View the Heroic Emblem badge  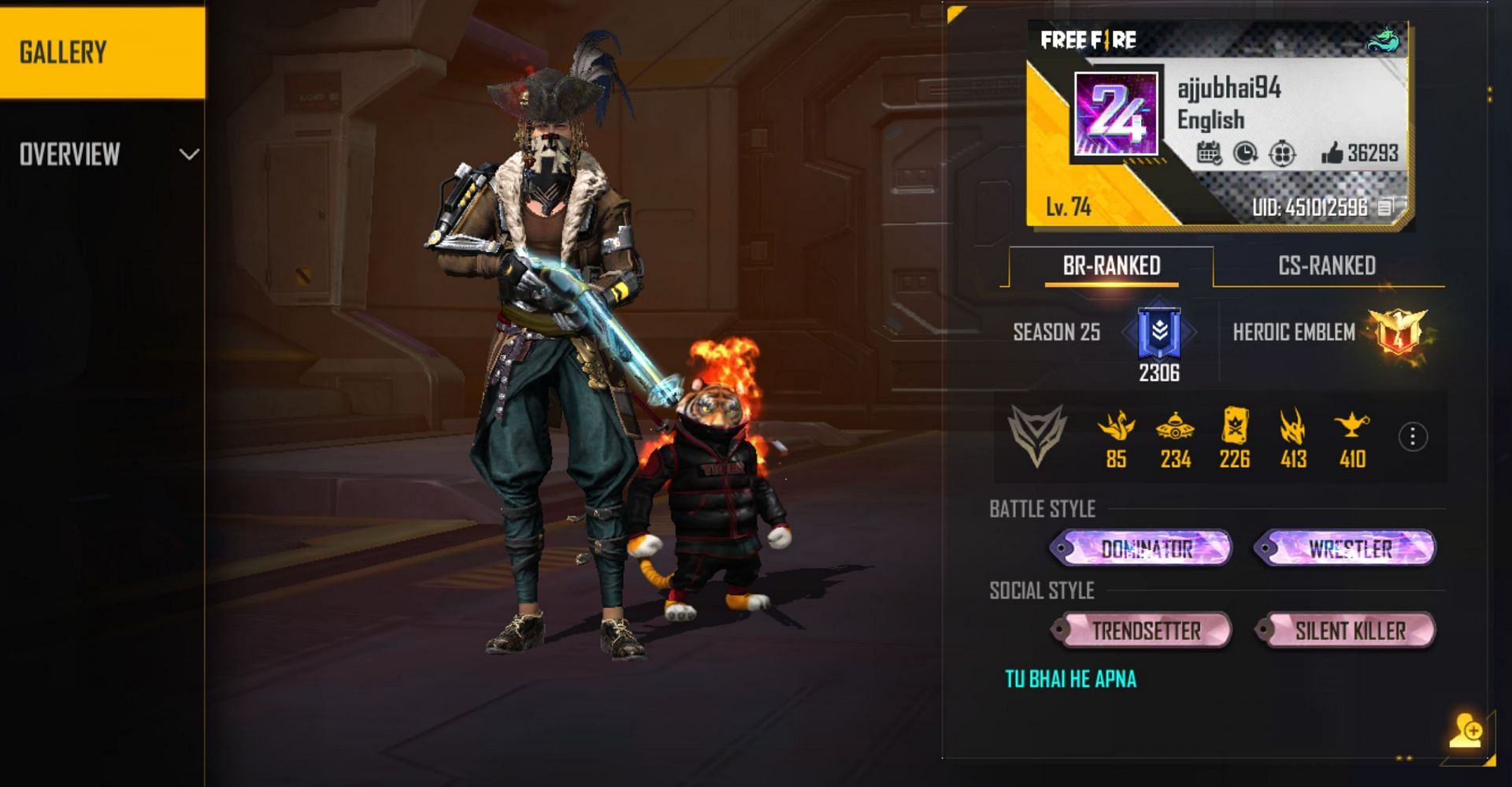(1398, 331)
